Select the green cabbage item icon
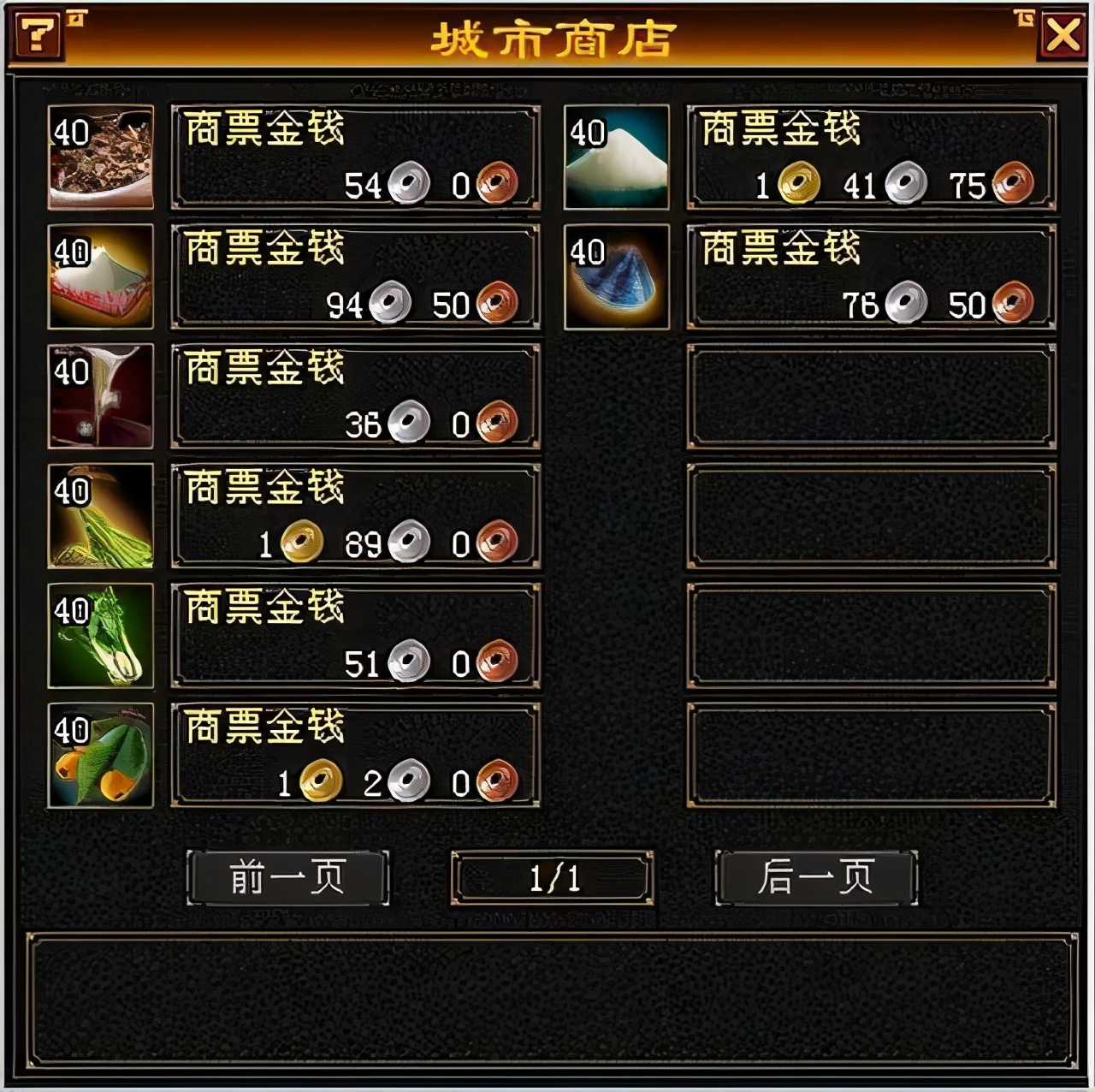This screenshot has height=1092, width=1095. [101, 635]
